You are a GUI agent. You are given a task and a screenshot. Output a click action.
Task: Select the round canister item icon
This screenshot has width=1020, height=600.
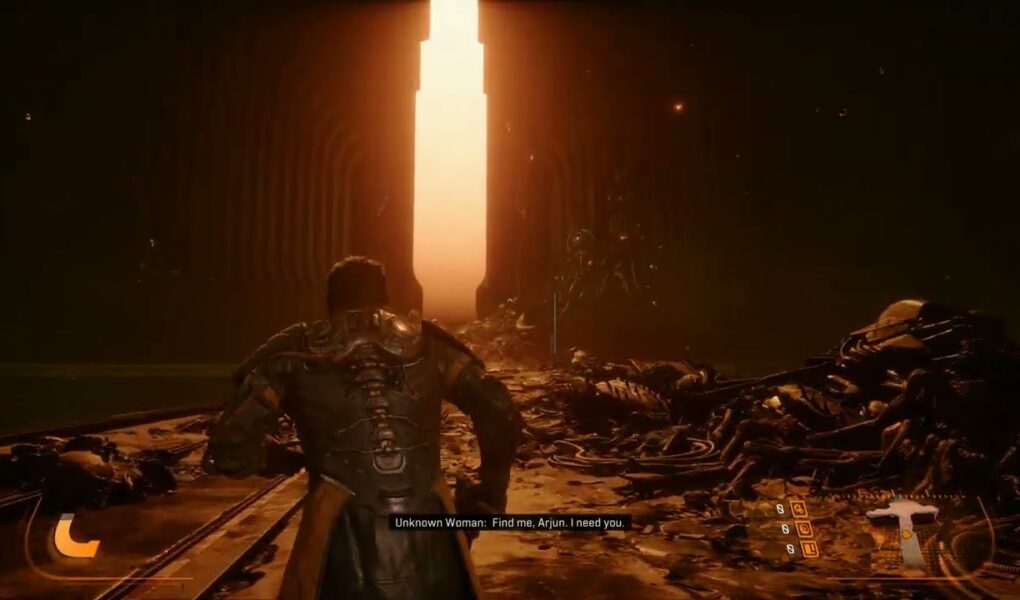(x=803, y=528)
